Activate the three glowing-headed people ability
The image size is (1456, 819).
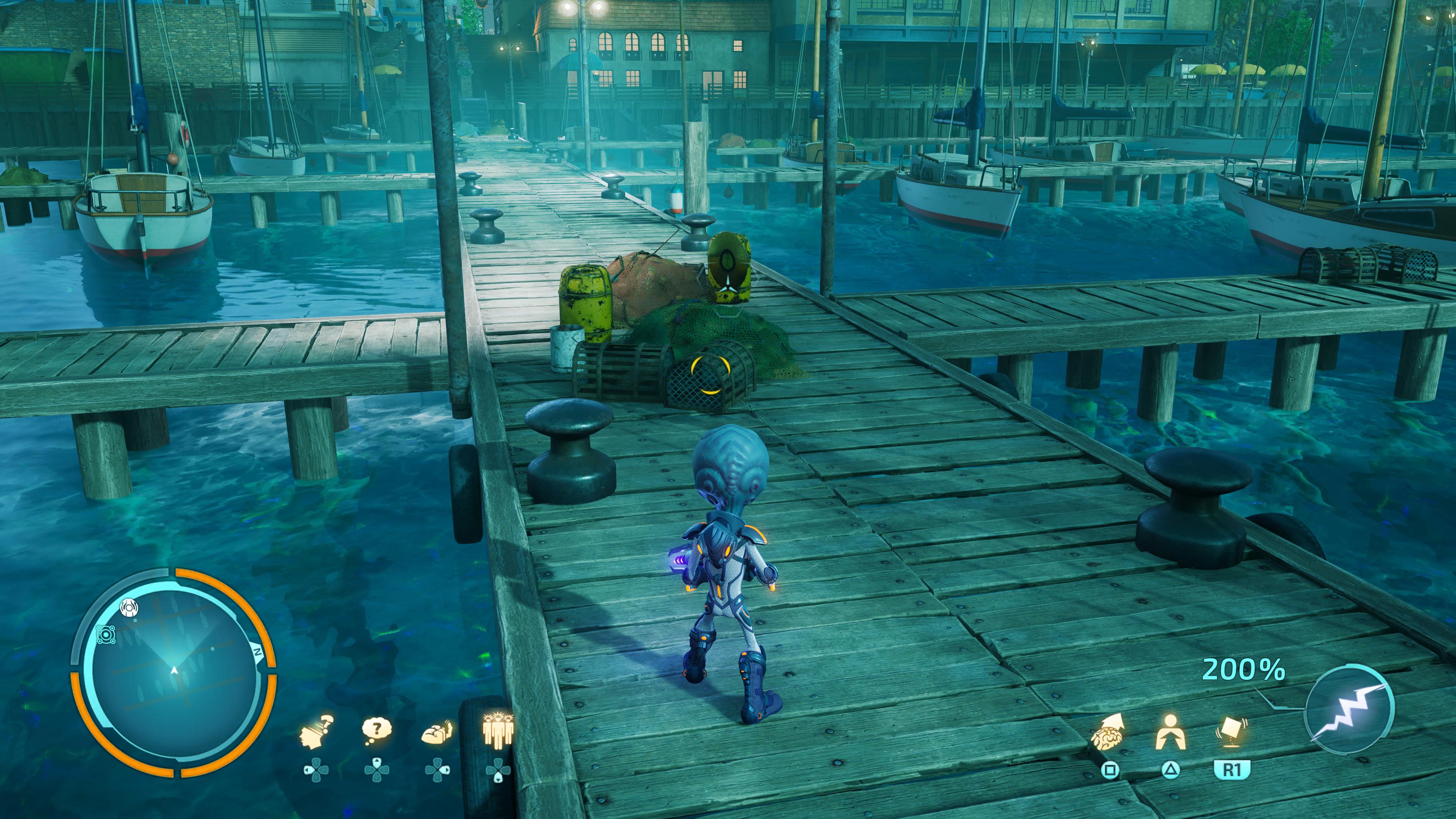tap(497, 730)
